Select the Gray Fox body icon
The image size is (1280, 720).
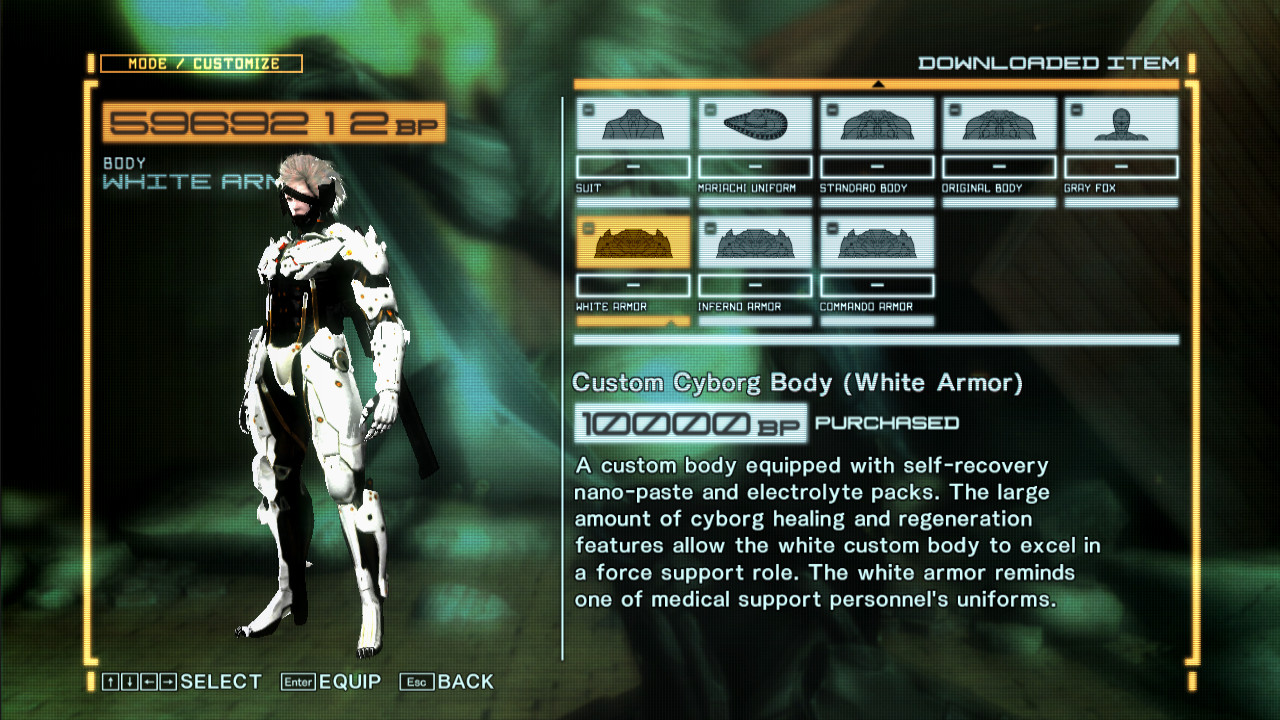(1121, 122)
